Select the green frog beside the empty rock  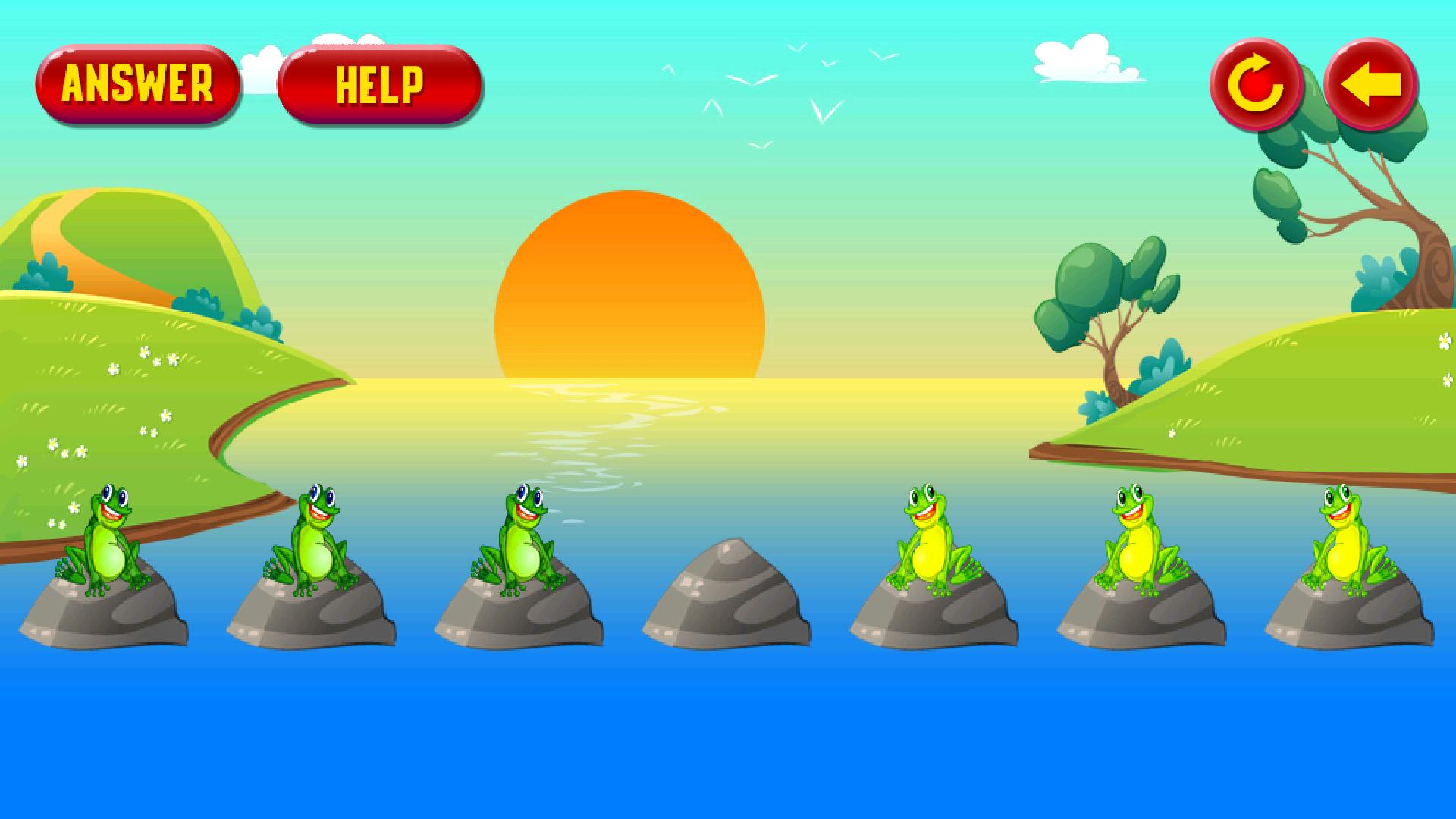(x=520, y=538)
